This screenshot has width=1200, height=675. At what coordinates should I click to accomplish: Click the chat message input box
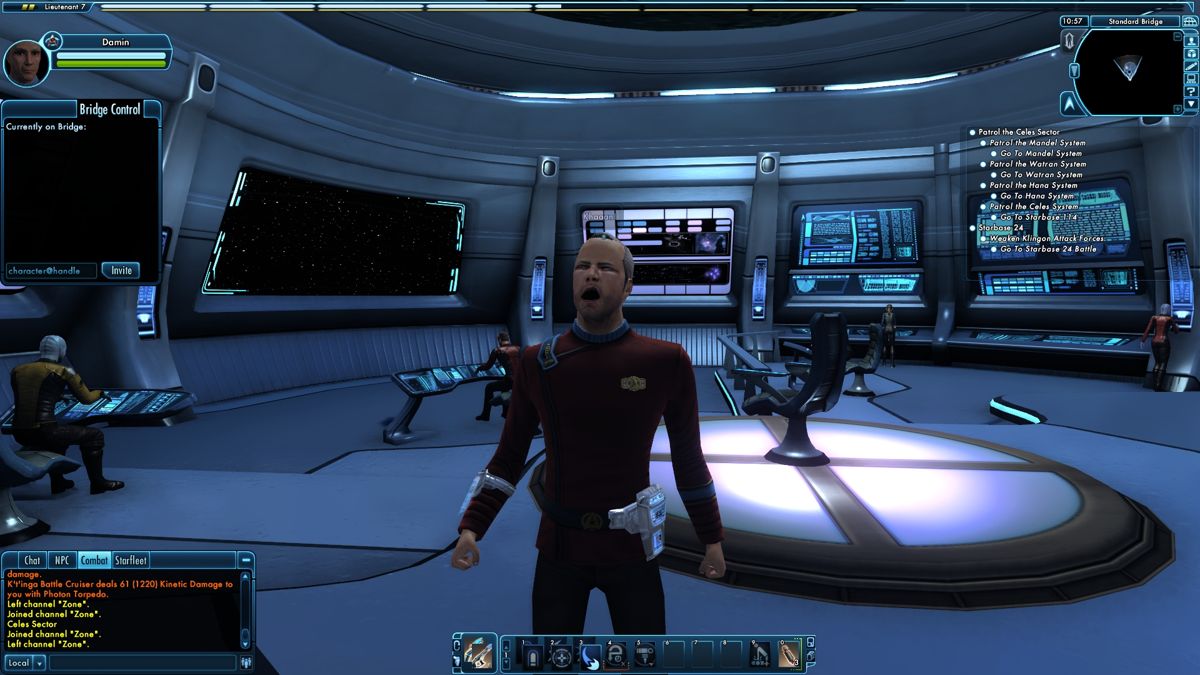tap(142, 662)
